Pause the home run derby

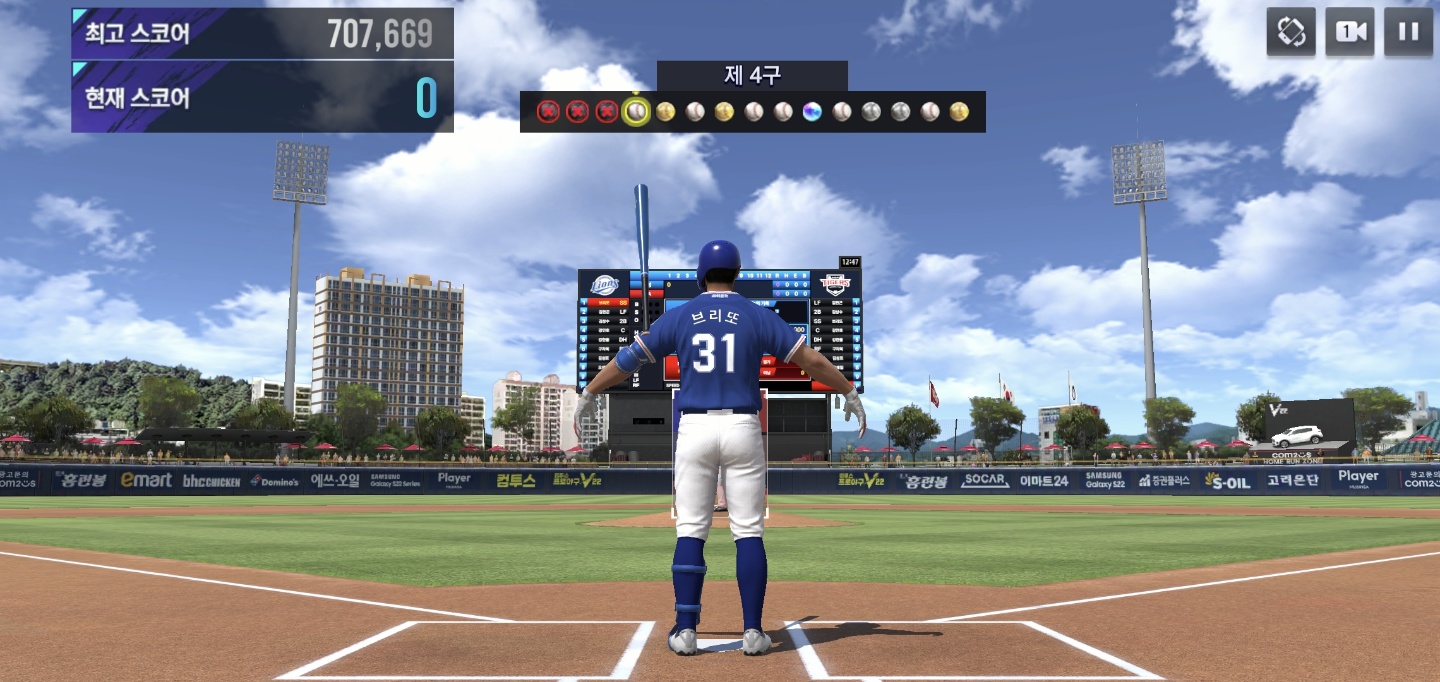point(1408,32)
